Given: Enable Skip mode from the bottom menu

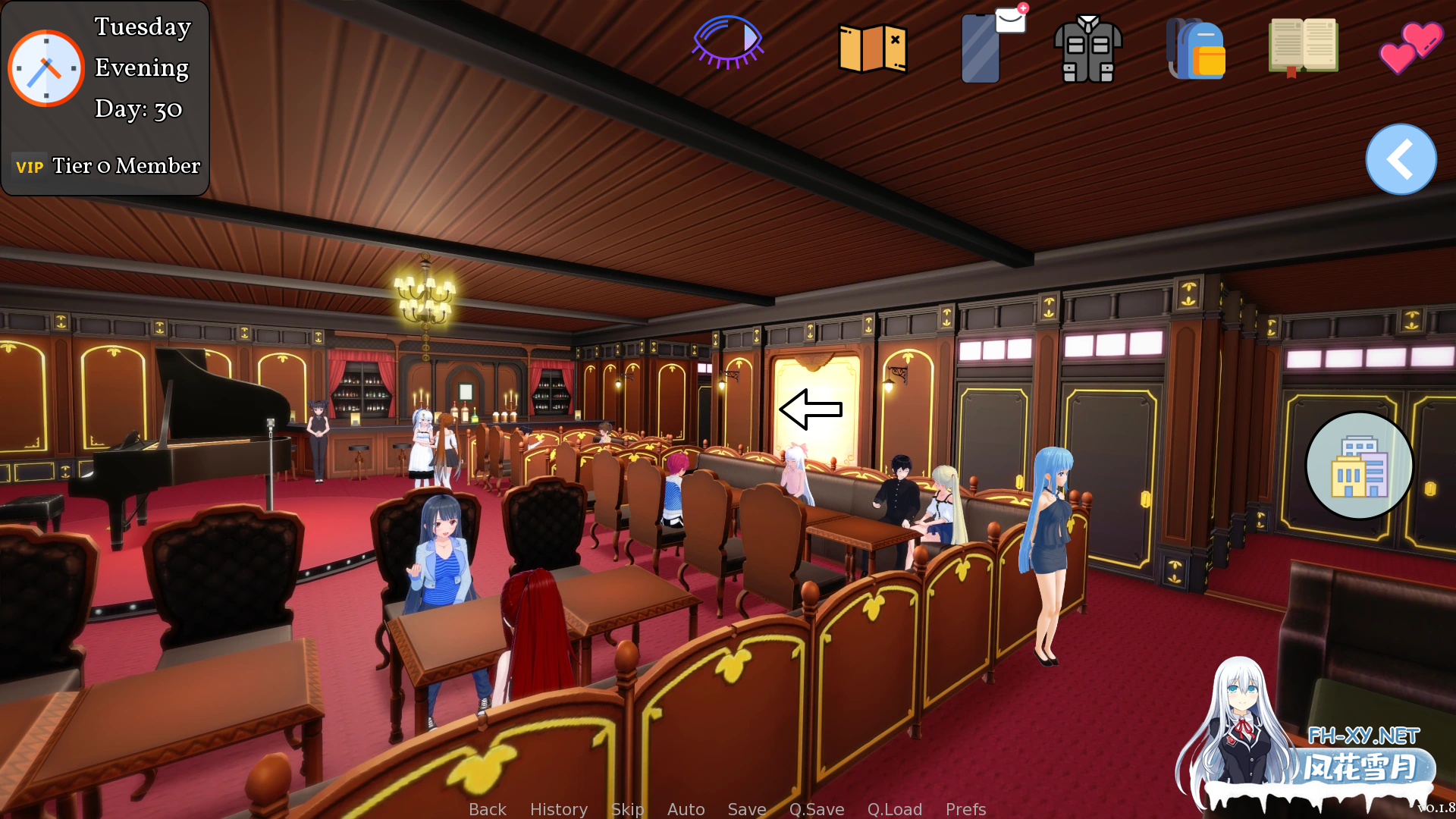Looking at the screenshot, I should click(627, 809).
